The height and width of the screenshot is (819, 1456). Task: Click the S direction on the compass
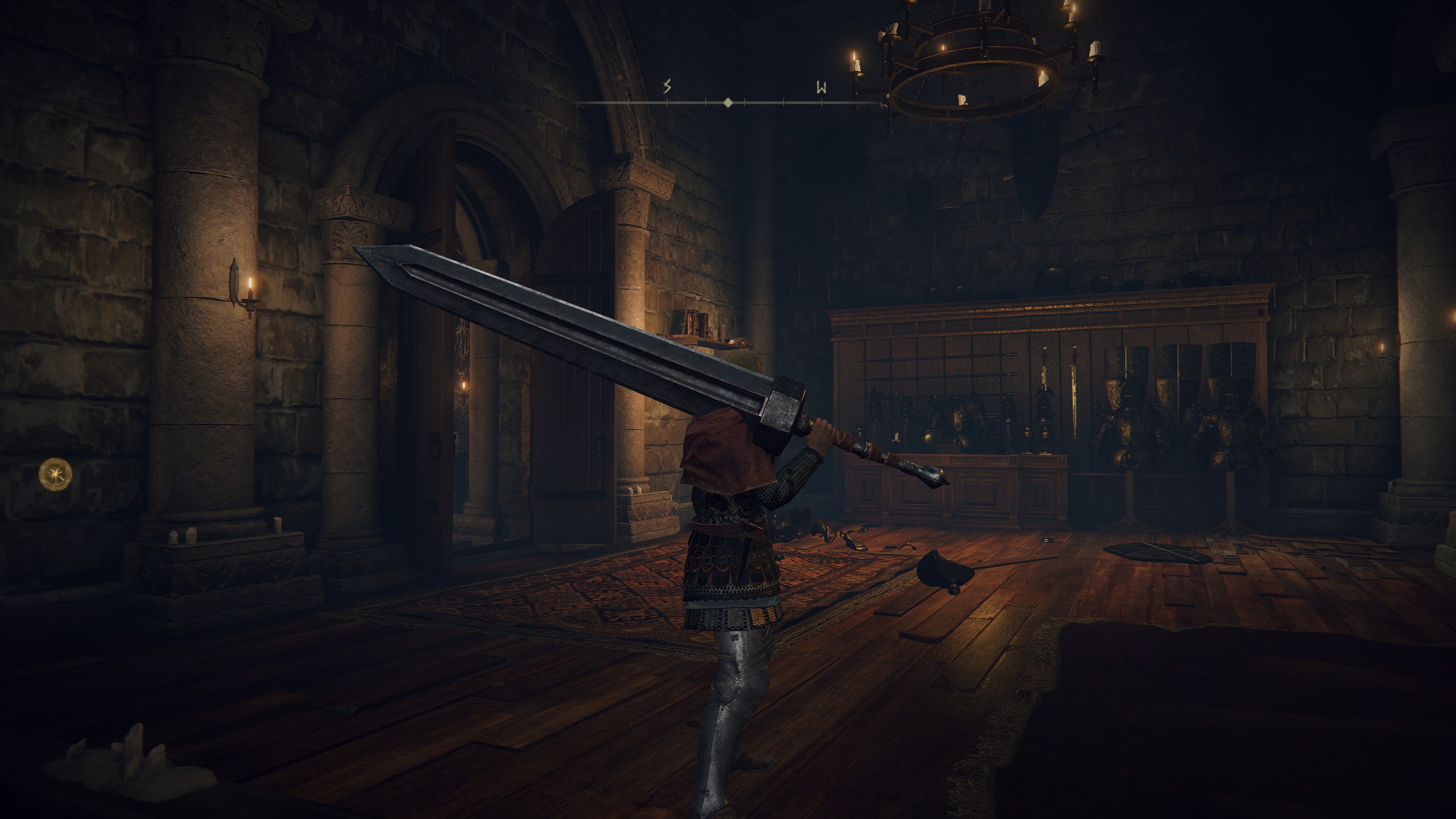(667, 87)
